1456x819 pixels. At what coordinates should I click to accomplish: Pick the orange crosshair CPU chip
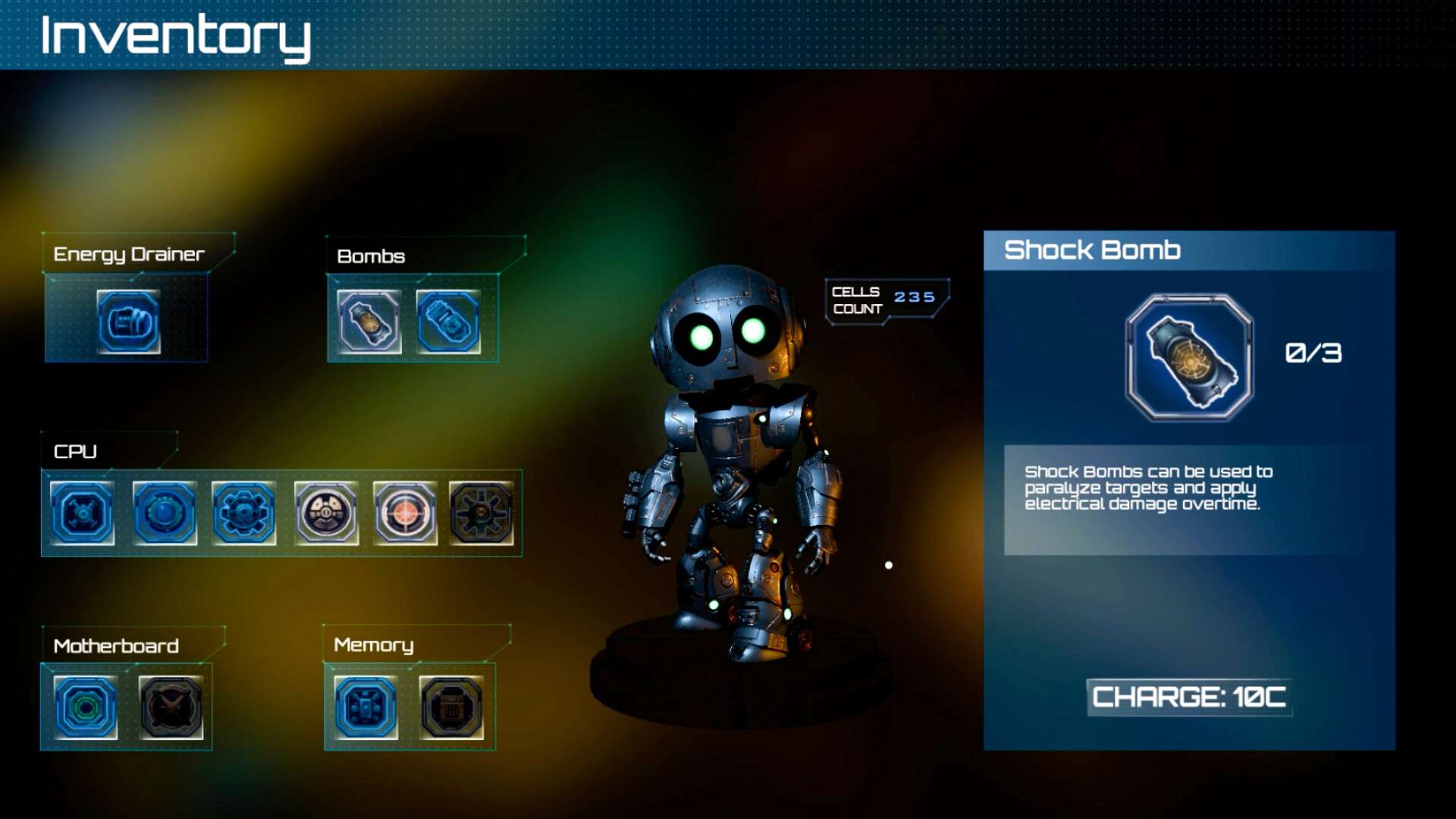pos(405,513)
